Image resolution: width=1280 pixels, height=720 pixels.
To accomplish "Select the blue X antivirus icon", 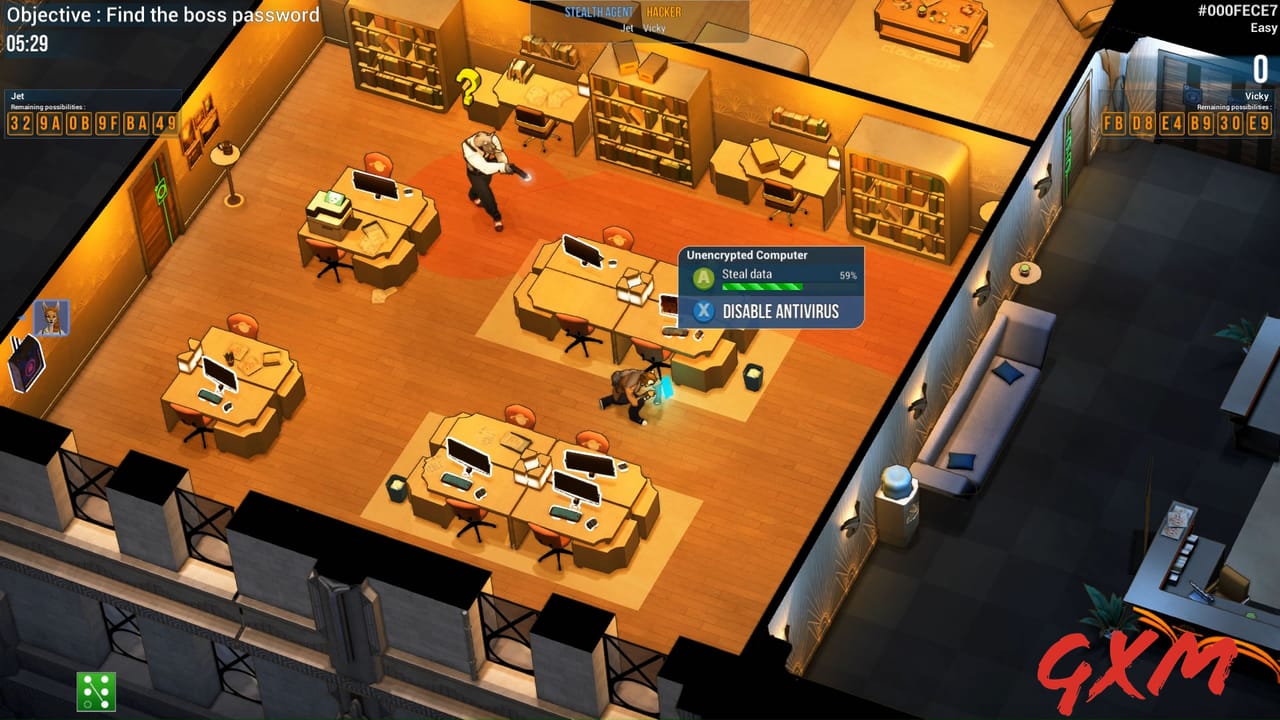I will tap(702, 311).
